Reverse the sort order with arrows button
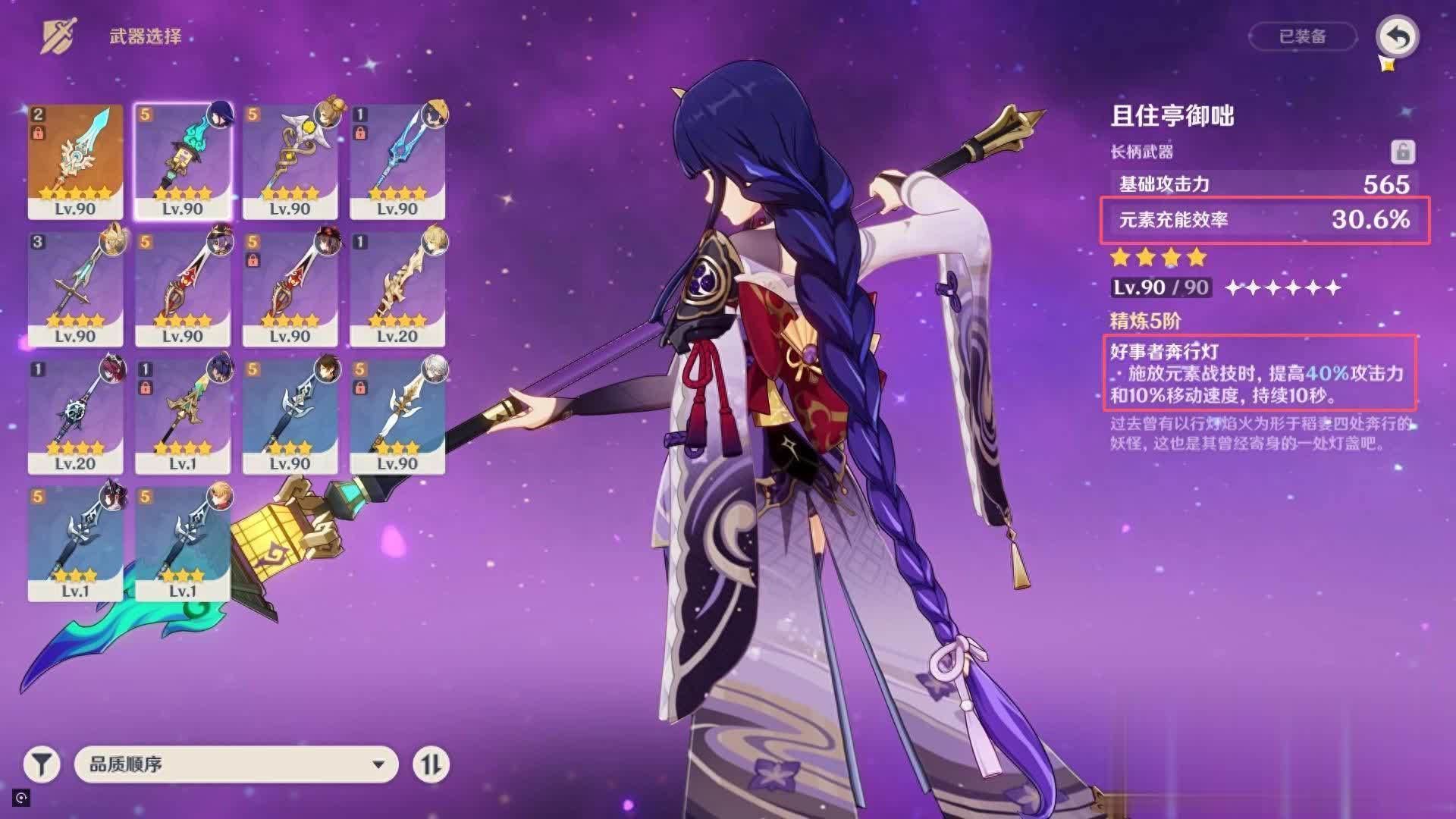Image resolution: width=1456 pixels, height=819 pixels. coord(431,764)
